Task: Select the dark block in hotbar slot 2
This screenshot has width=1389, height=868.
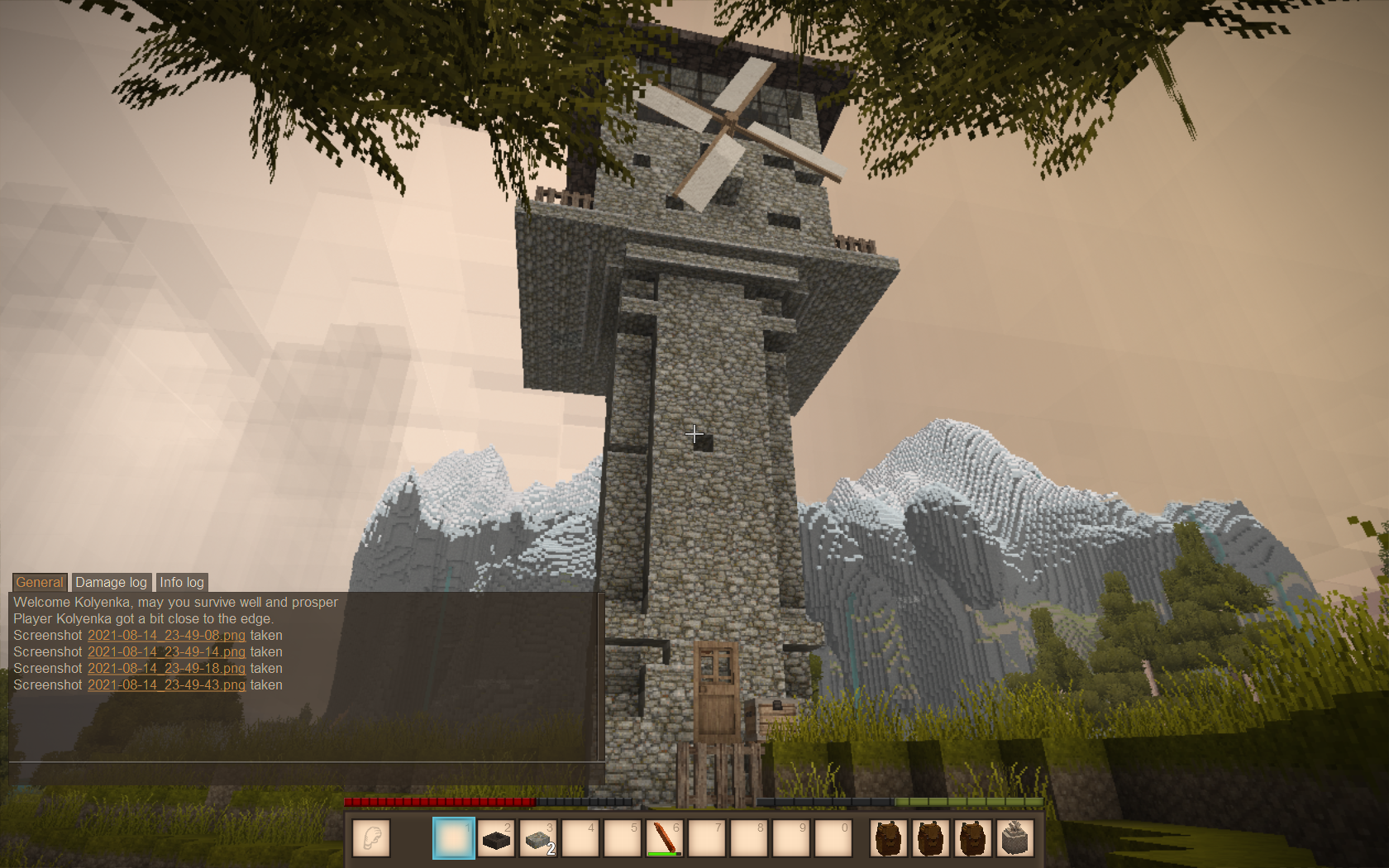Action: coord(496,838)
